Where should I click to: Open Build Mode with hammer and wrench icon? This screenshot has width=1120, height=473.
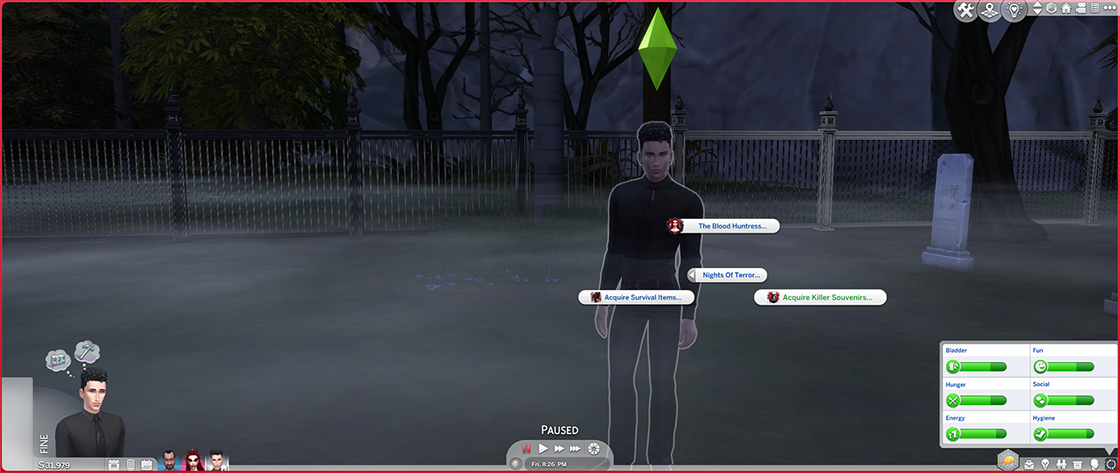click(x=966, y=11)
